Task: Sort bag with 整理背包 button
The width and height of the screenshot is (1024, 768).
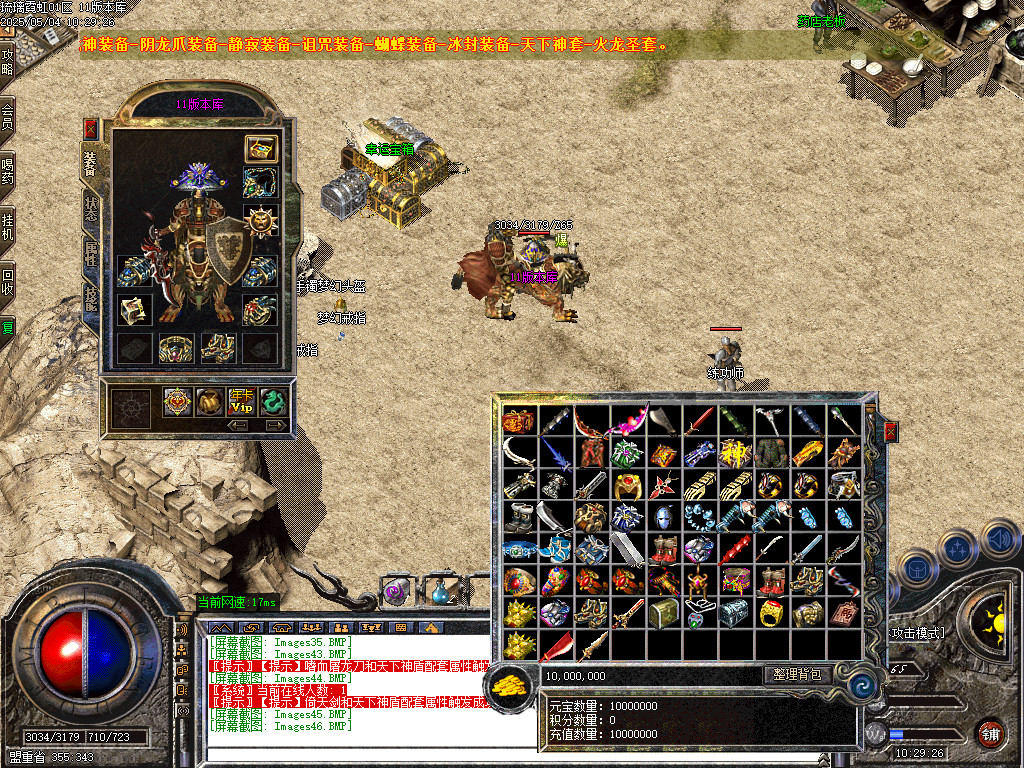Action: (798, 675)
